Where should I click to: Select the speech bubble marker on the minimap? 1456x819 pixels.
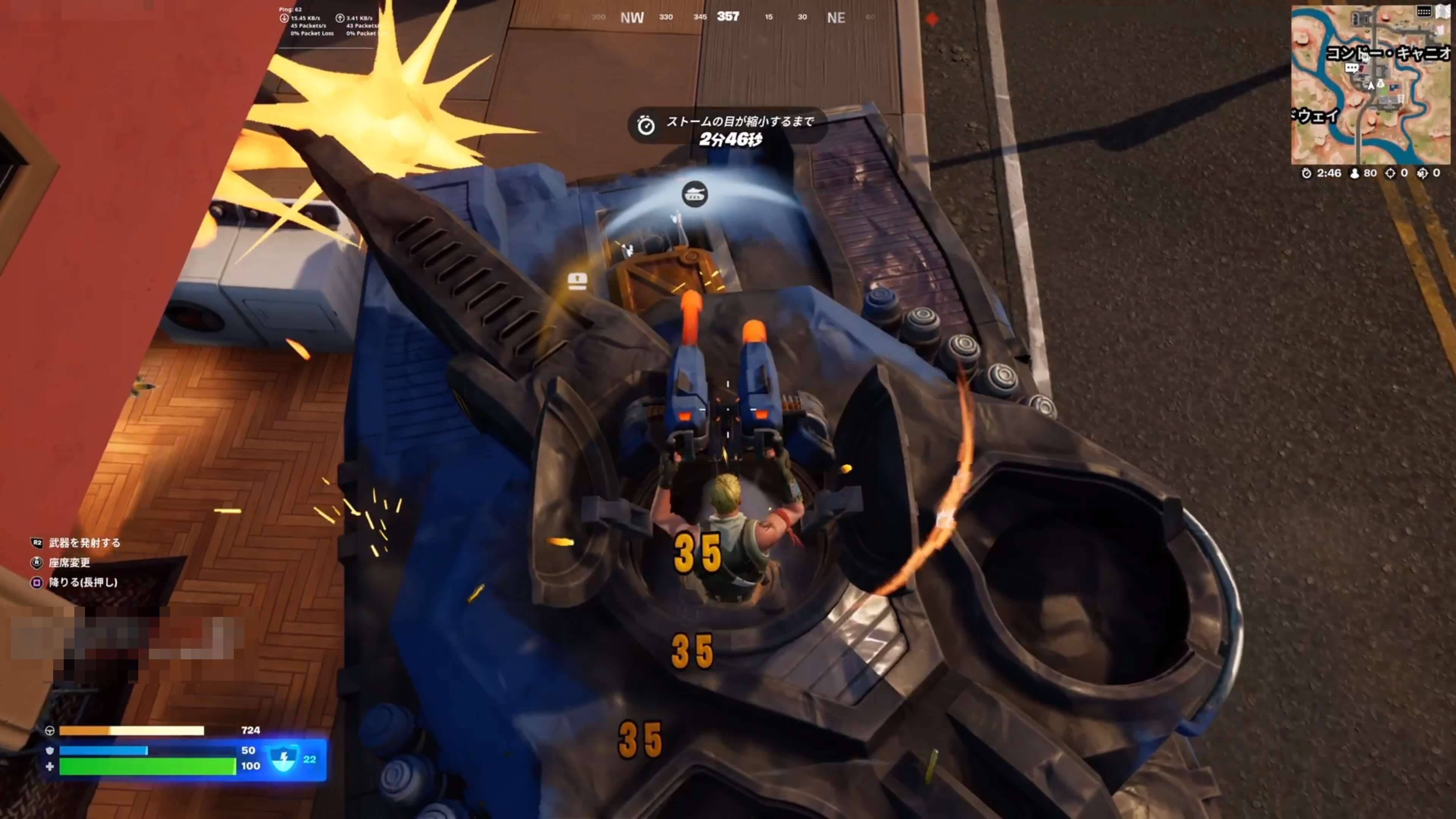click(x=1351, y=68)
